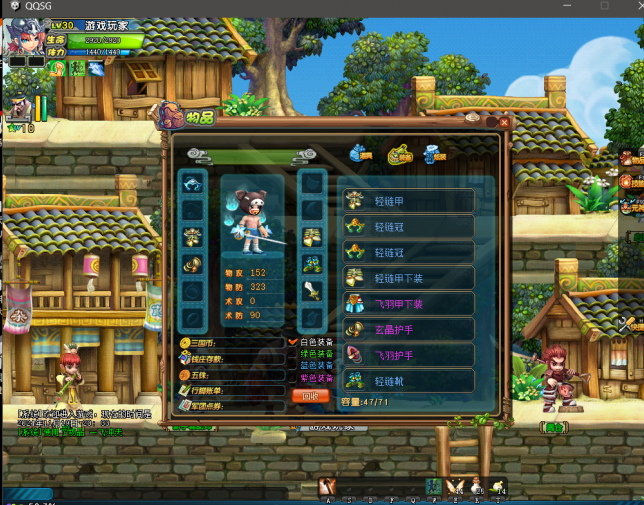Click the bearded pet portrait
644x505 pixels.
click(18, 107)
